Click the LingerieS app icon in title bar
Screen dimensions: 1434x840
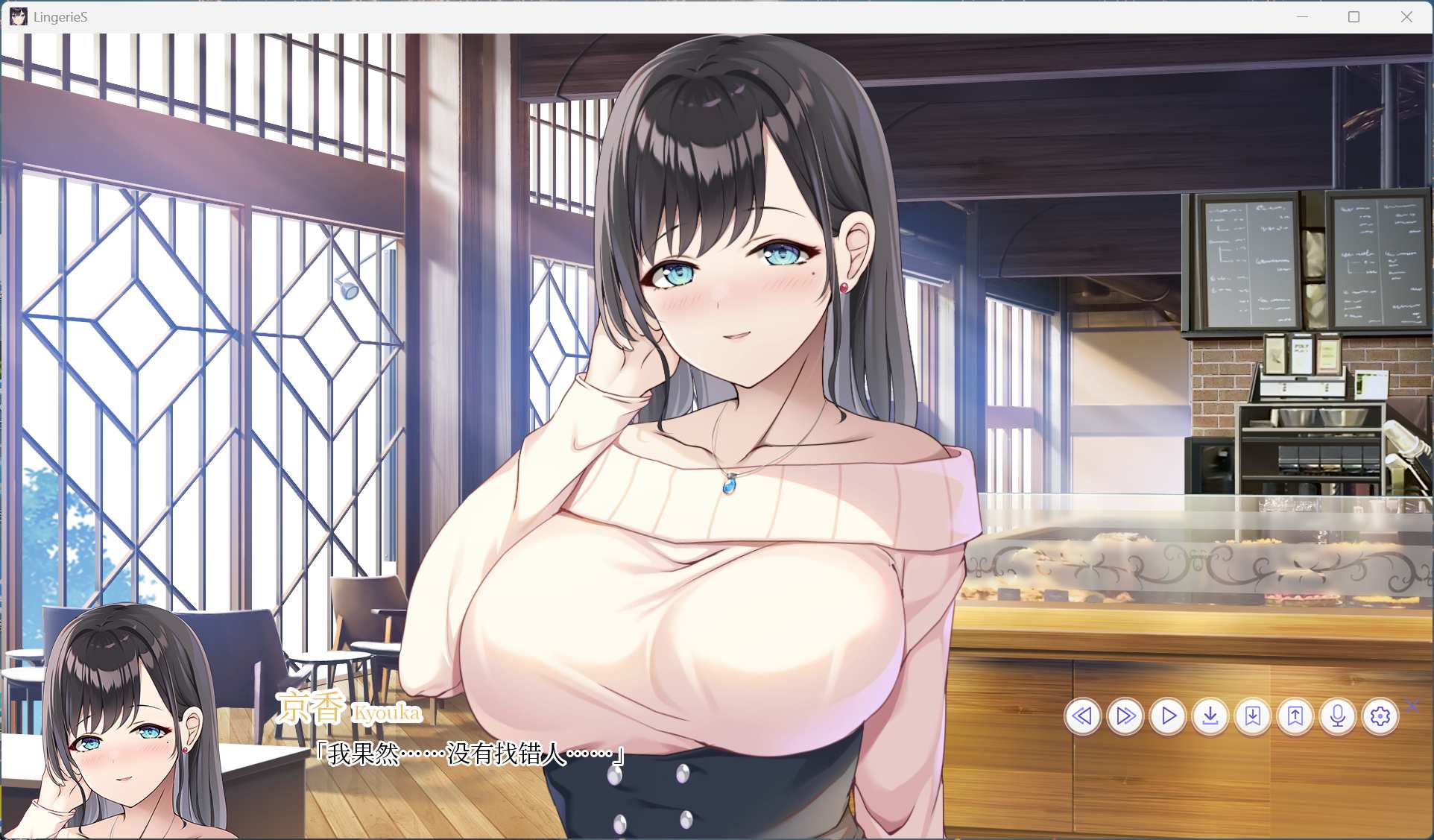pyautogui.click(x=18, y=16)
